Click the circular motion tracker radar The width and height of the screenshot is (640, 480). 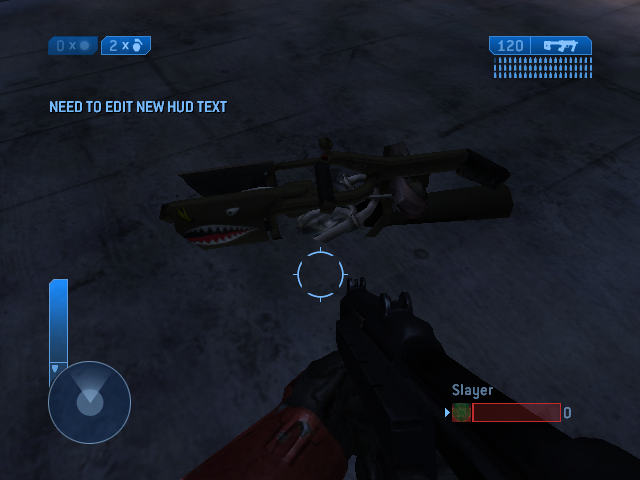click(x=89, y=402)
